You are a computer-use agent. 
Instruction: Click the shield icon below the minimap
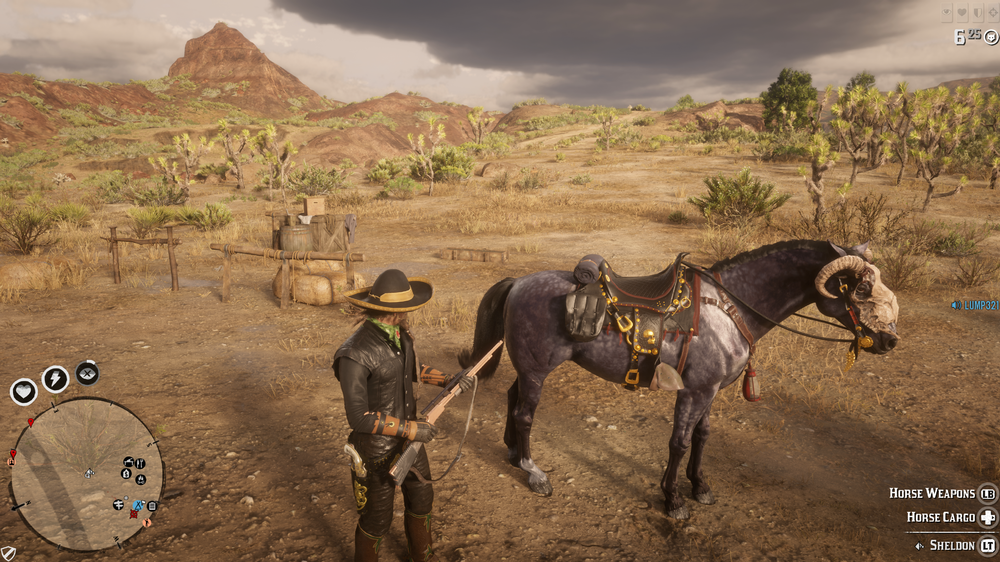point(8,553)
